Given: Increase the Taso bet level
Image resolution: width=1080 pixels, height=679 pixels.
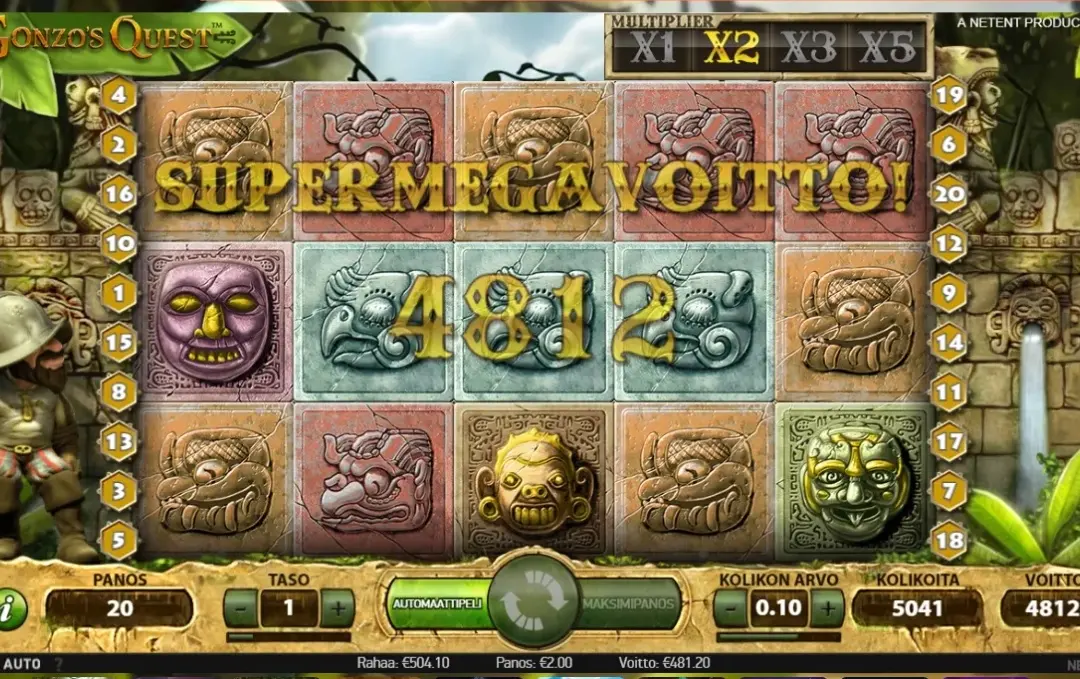Looking at the screenshot, I should [337, 607].
